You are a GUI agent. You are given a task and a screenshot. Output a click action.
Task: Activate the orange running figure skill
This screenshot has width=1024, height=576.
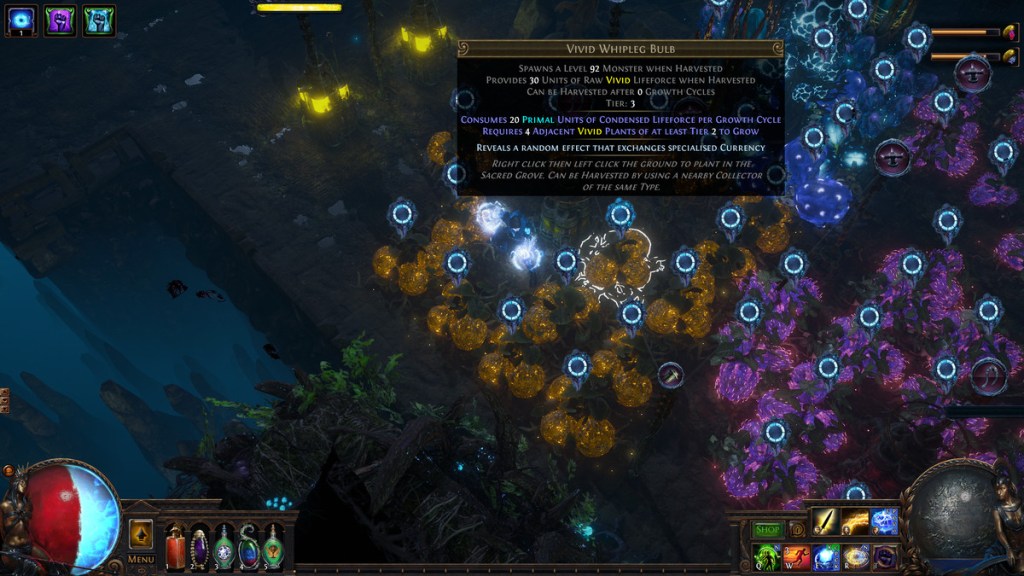796,556
